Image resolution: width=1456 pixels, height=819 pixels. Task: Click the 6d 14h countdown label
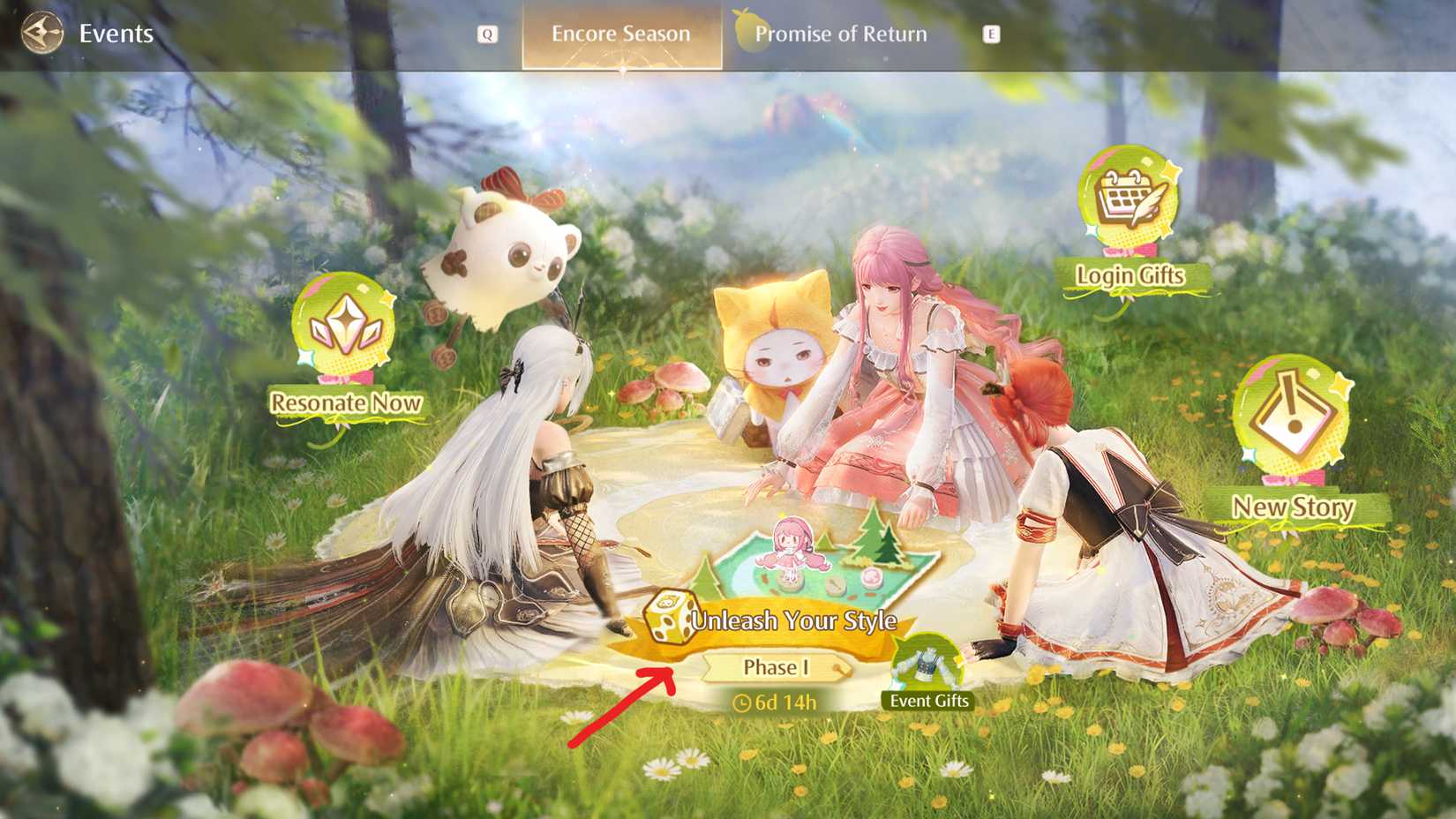coord(784,703)
